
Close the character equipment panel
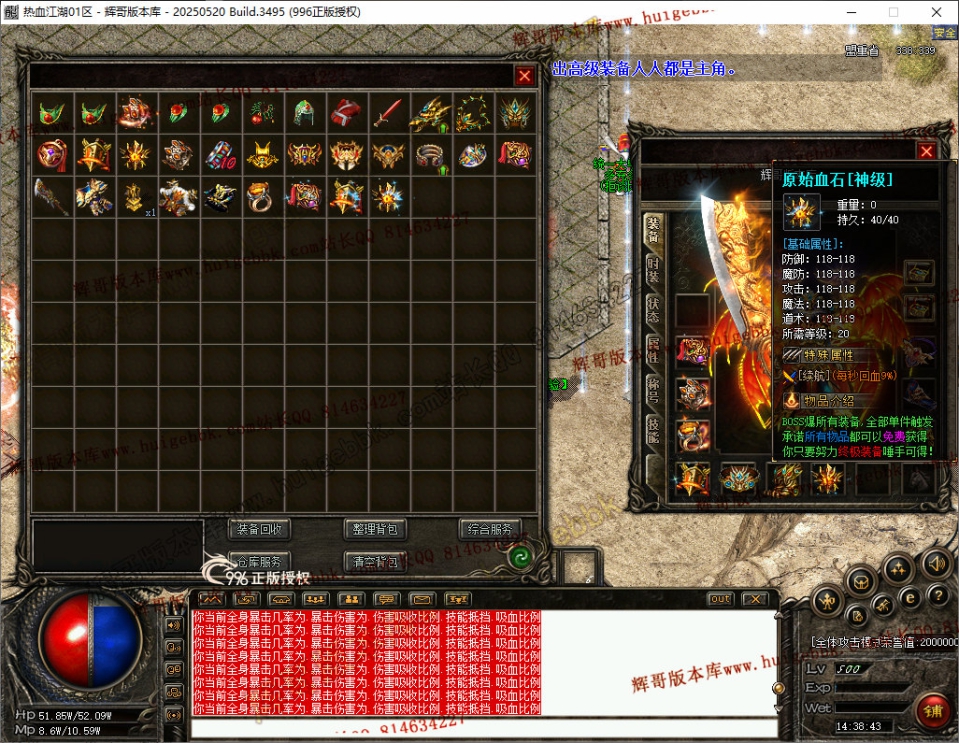[926, 151]
